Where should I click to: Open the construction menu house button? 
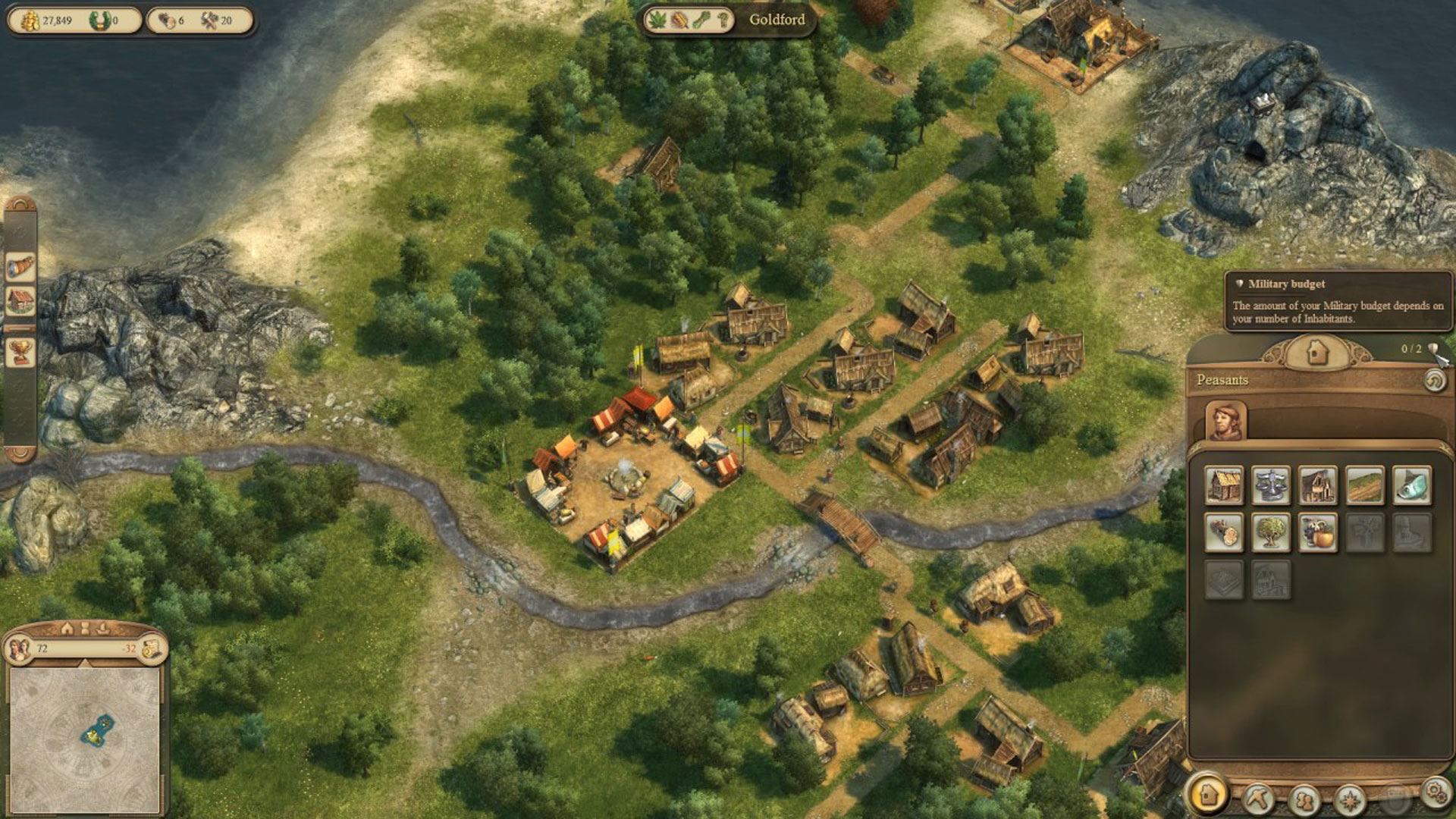point(1207,794)
